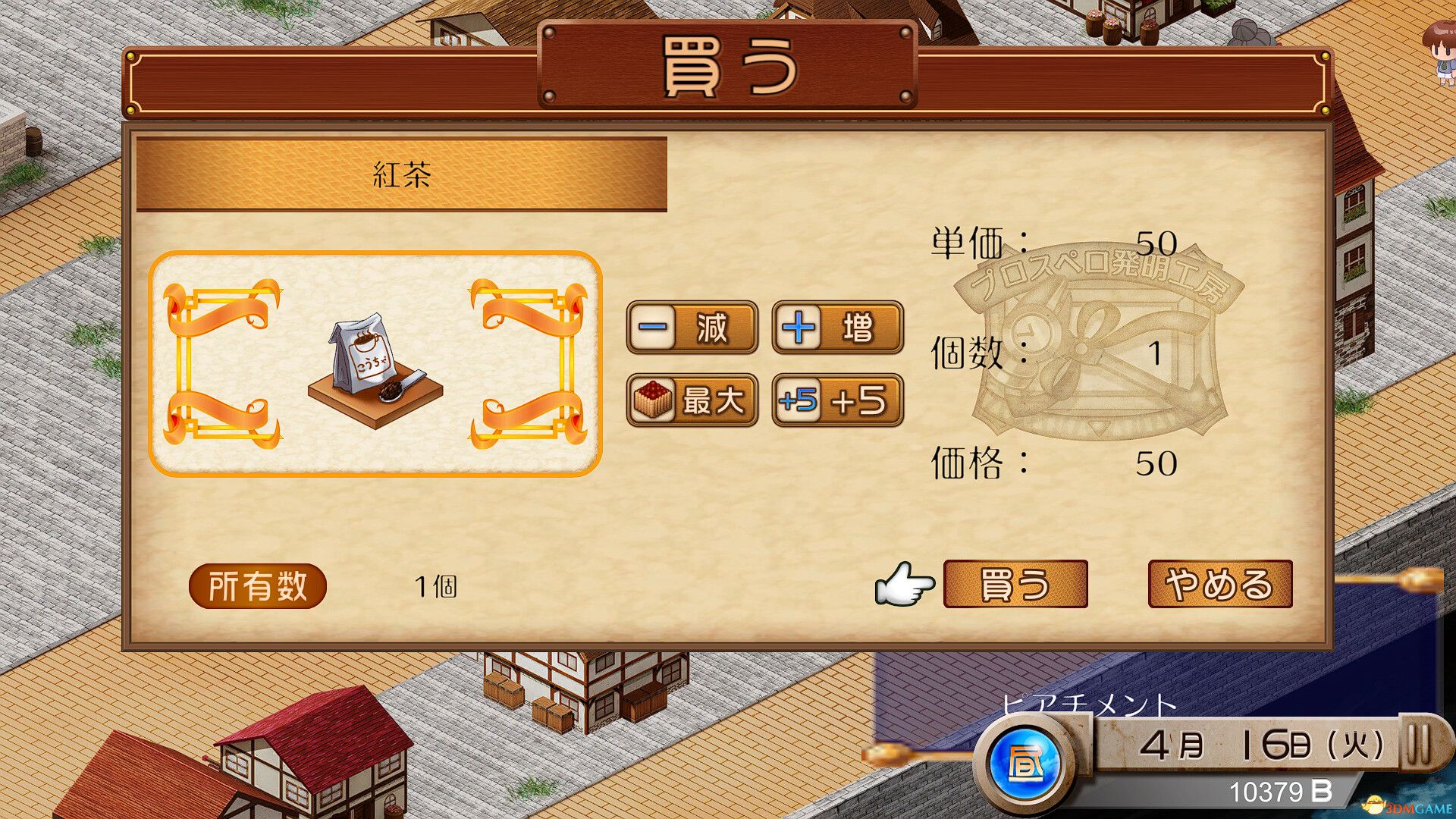Select the 紅茶 item name header tab

[x=402, y=171]
